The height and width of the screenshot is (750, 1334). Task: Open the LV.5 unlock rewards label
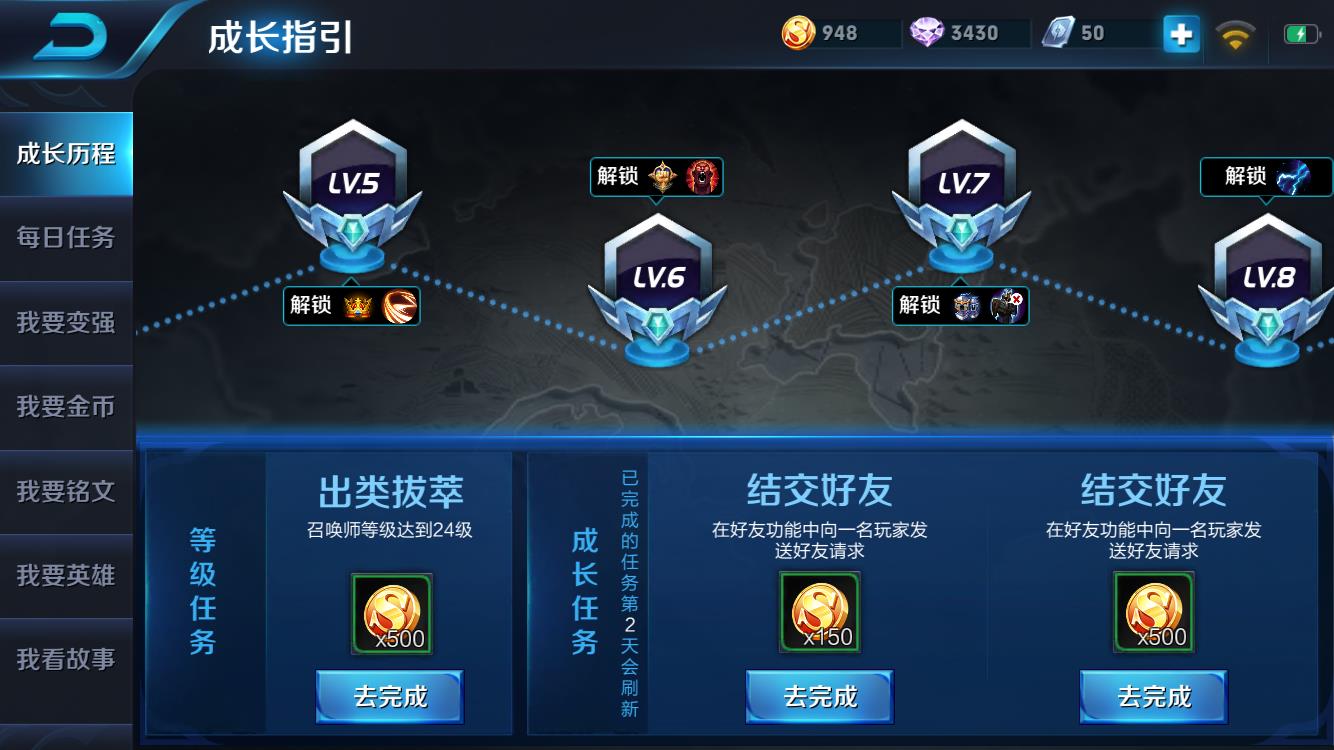[351, 305]
